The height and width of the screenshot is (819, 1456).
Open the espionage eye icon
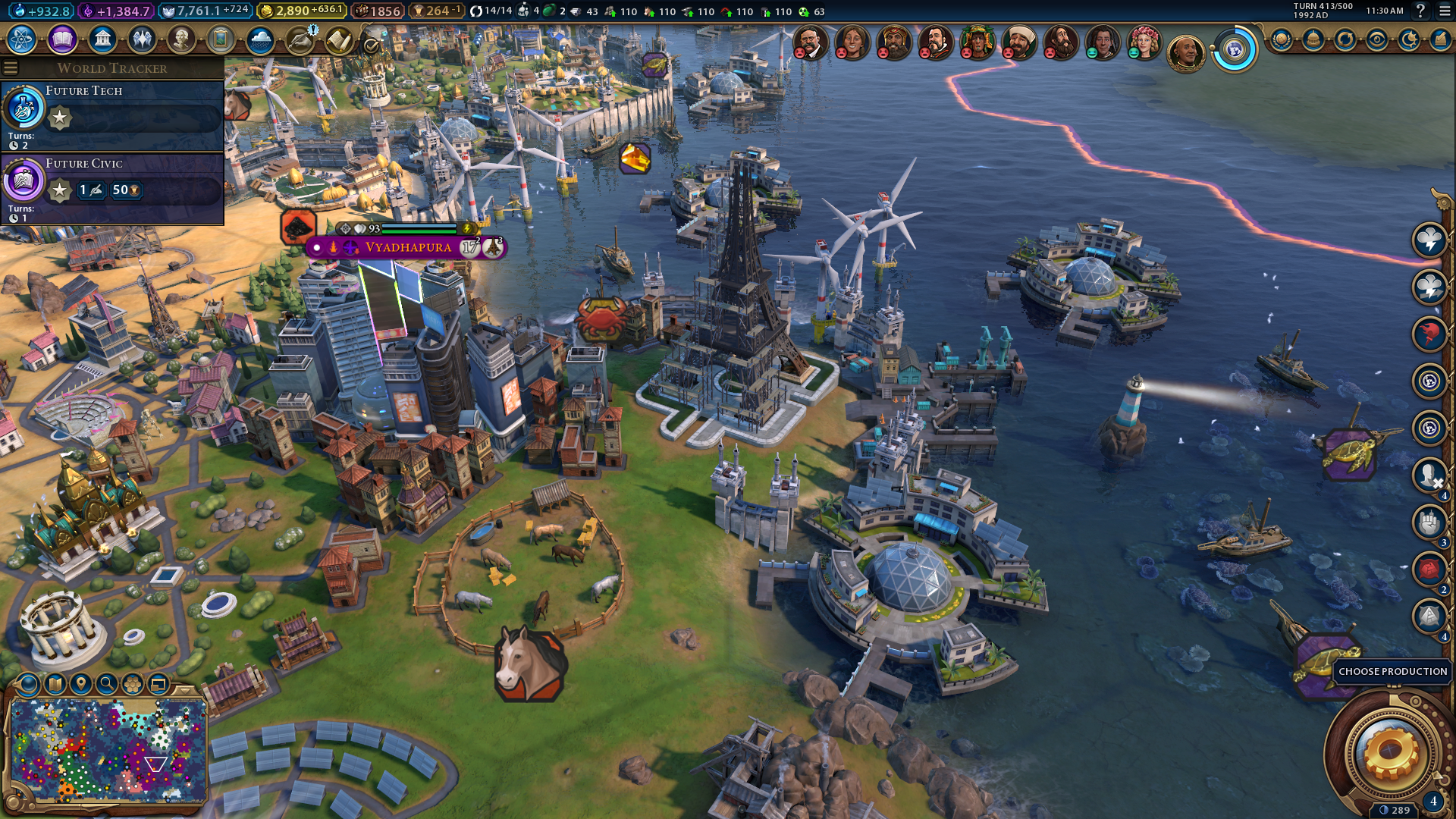[x=1377, y=39]
